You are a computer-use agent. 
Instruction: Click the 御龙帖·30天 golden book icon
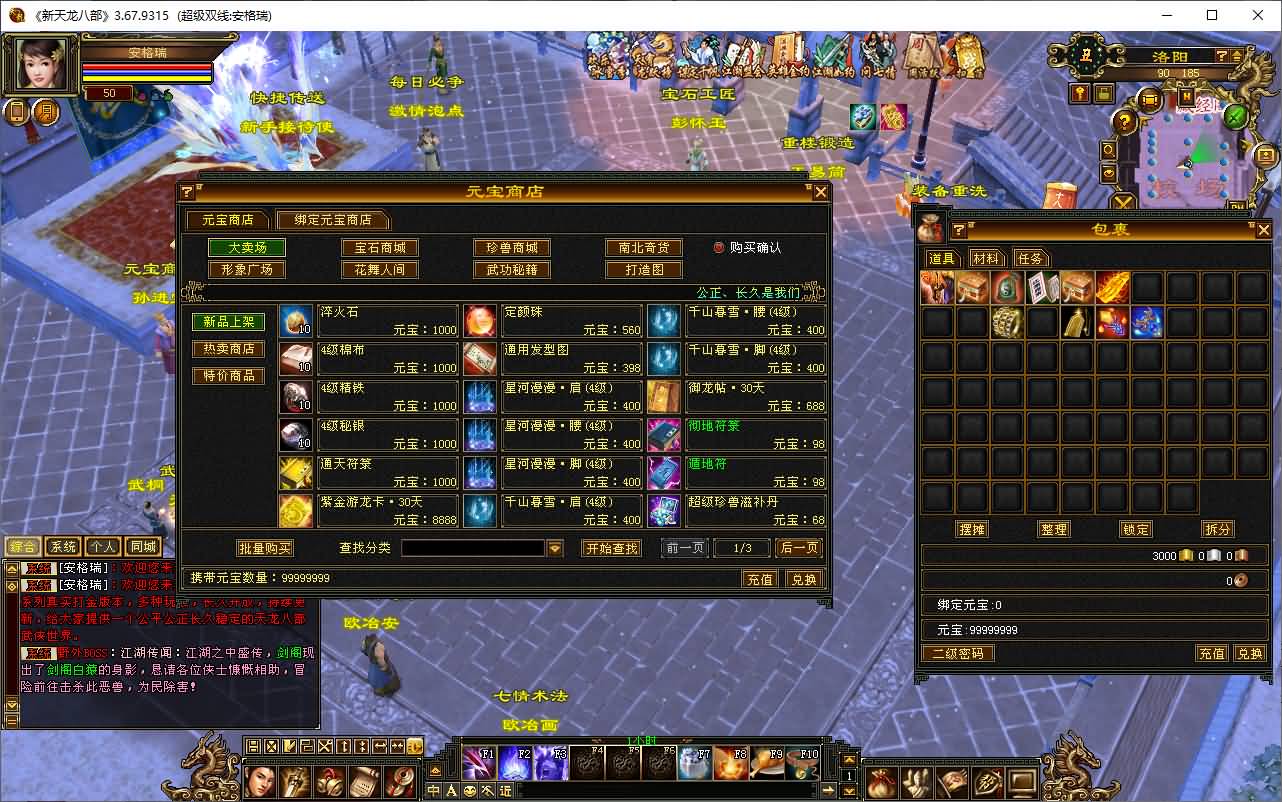[x=664, y=396]
